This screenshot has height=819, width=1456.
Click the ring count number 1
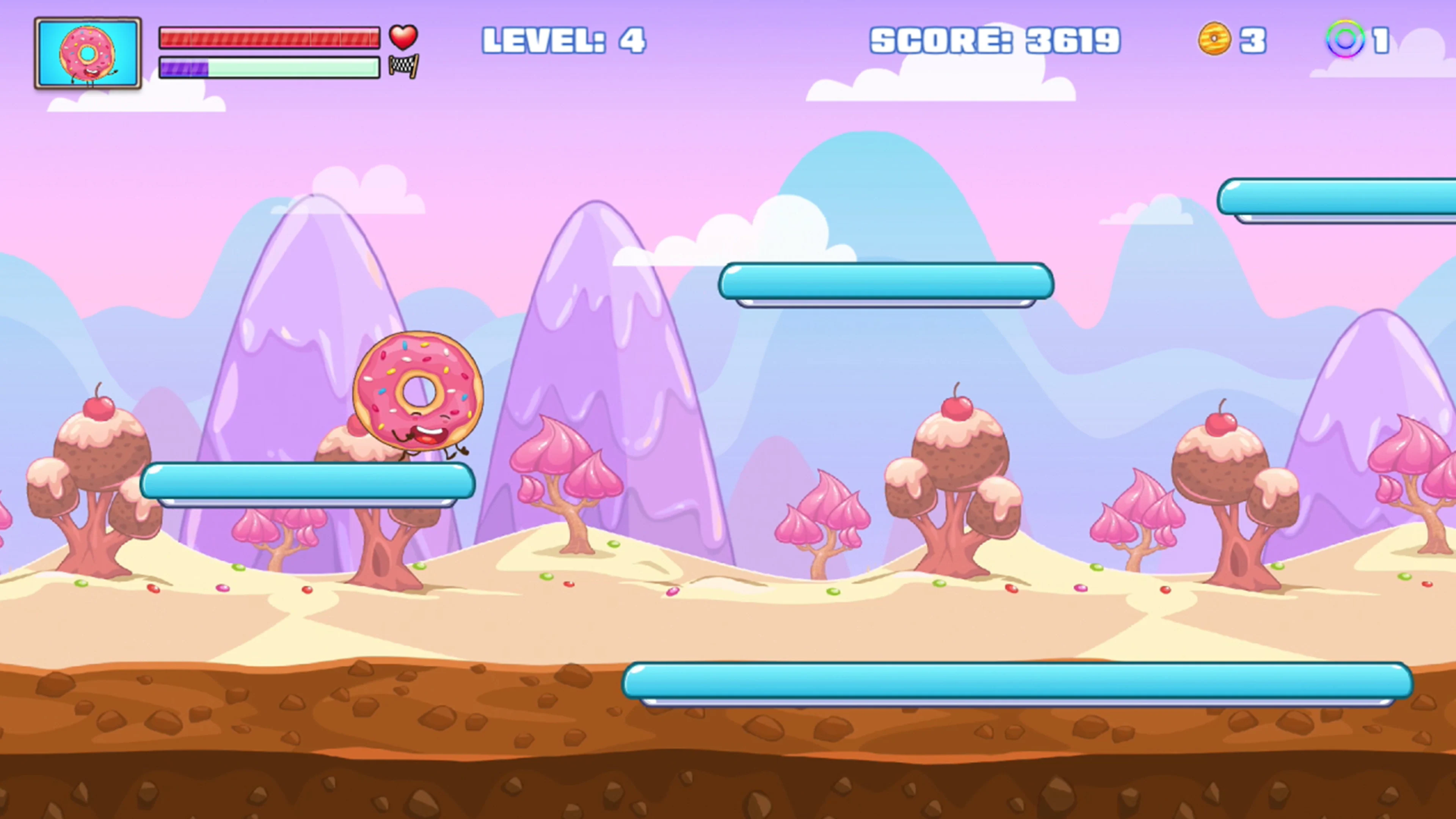click(1393, 41)
